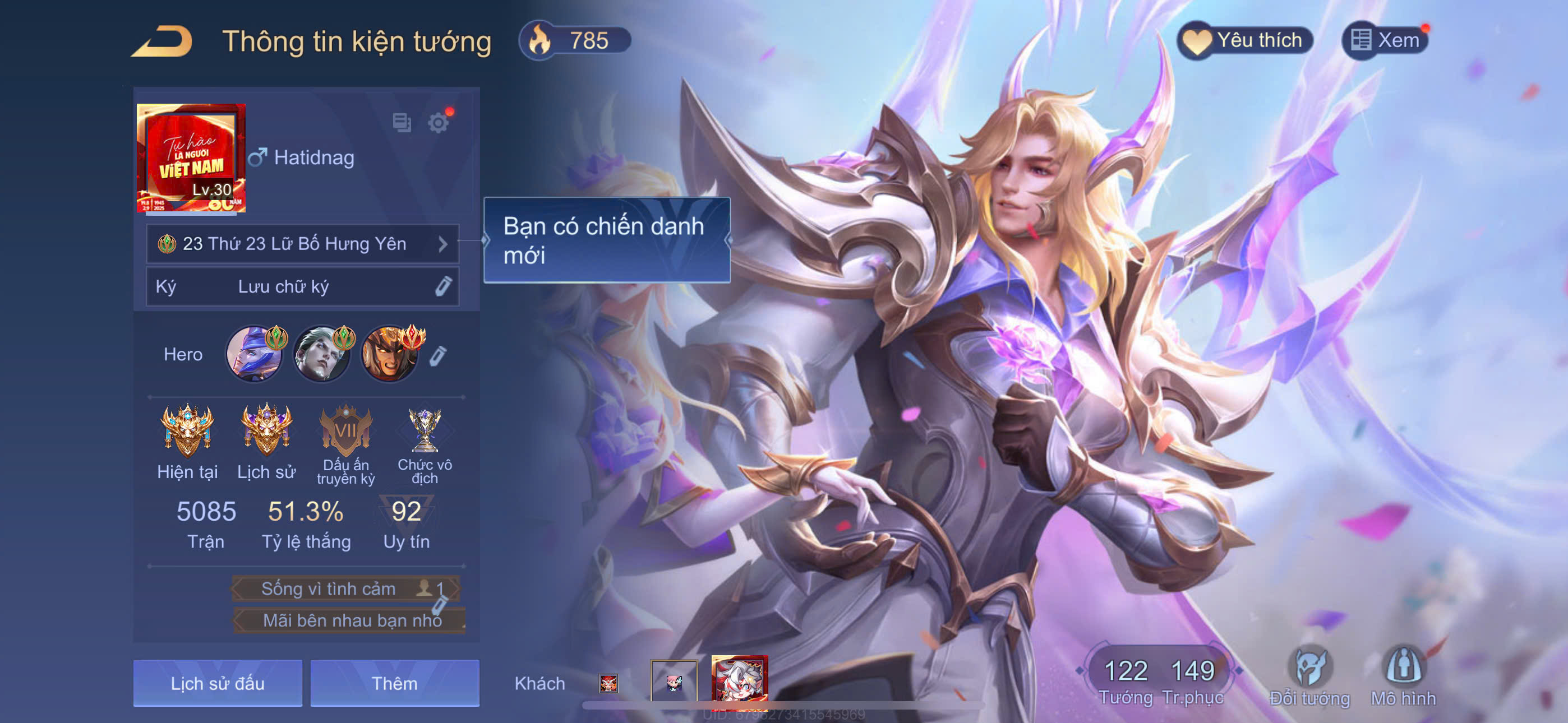Choose Đổi tướng to change hero

point(1309,676)
